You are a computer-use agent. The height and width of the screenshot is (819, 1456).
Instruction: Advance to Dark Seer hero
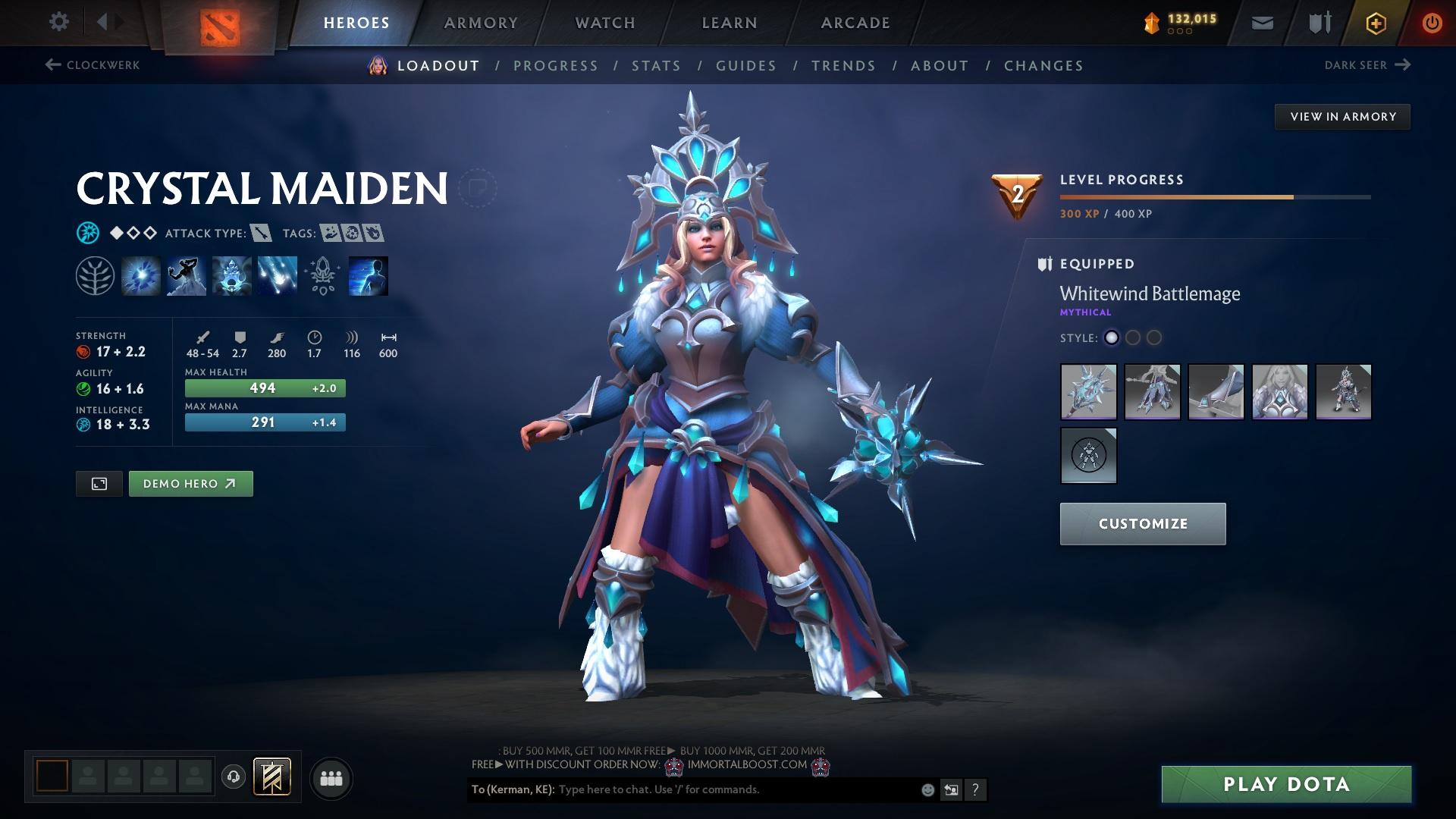pyautogui.click(x=1404, y=64)
